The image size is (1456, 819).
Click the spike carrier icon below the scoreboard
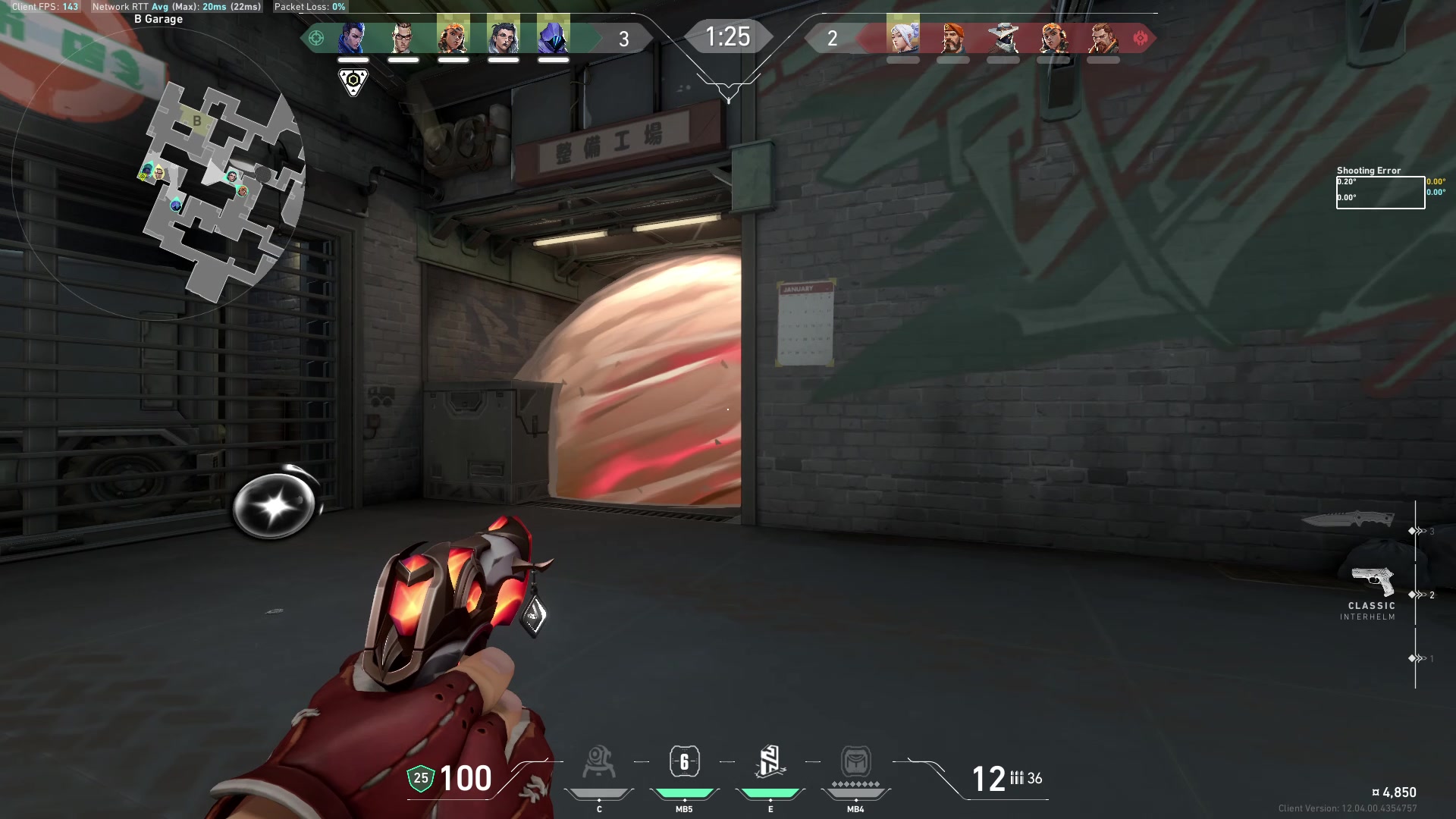pyautogui.click(x=353, y=81)
